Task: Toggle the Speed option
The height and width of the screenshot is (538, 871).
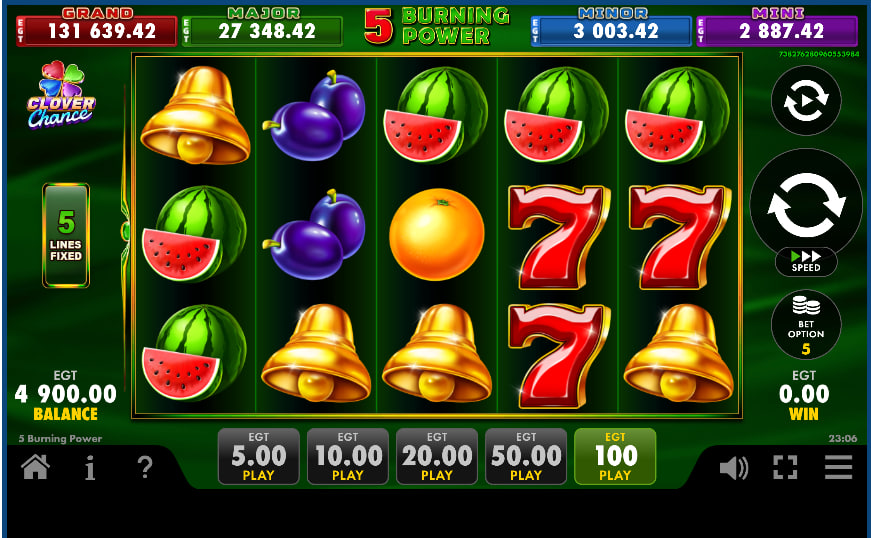Action: tap(805, 262)
